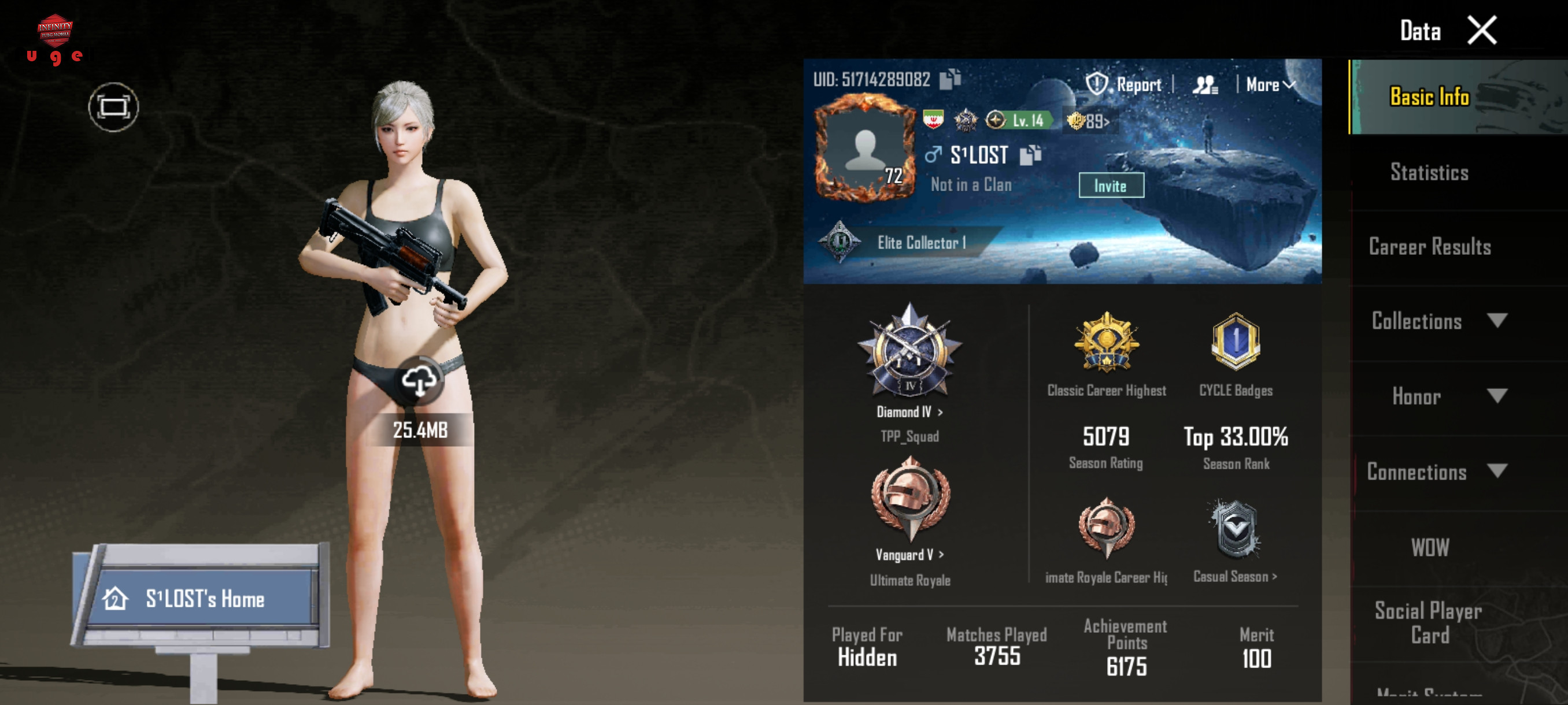Screen dimensions: 1568x705
Task: Download the 25.4MB outfit resource
Action: [x=419, y=382]
